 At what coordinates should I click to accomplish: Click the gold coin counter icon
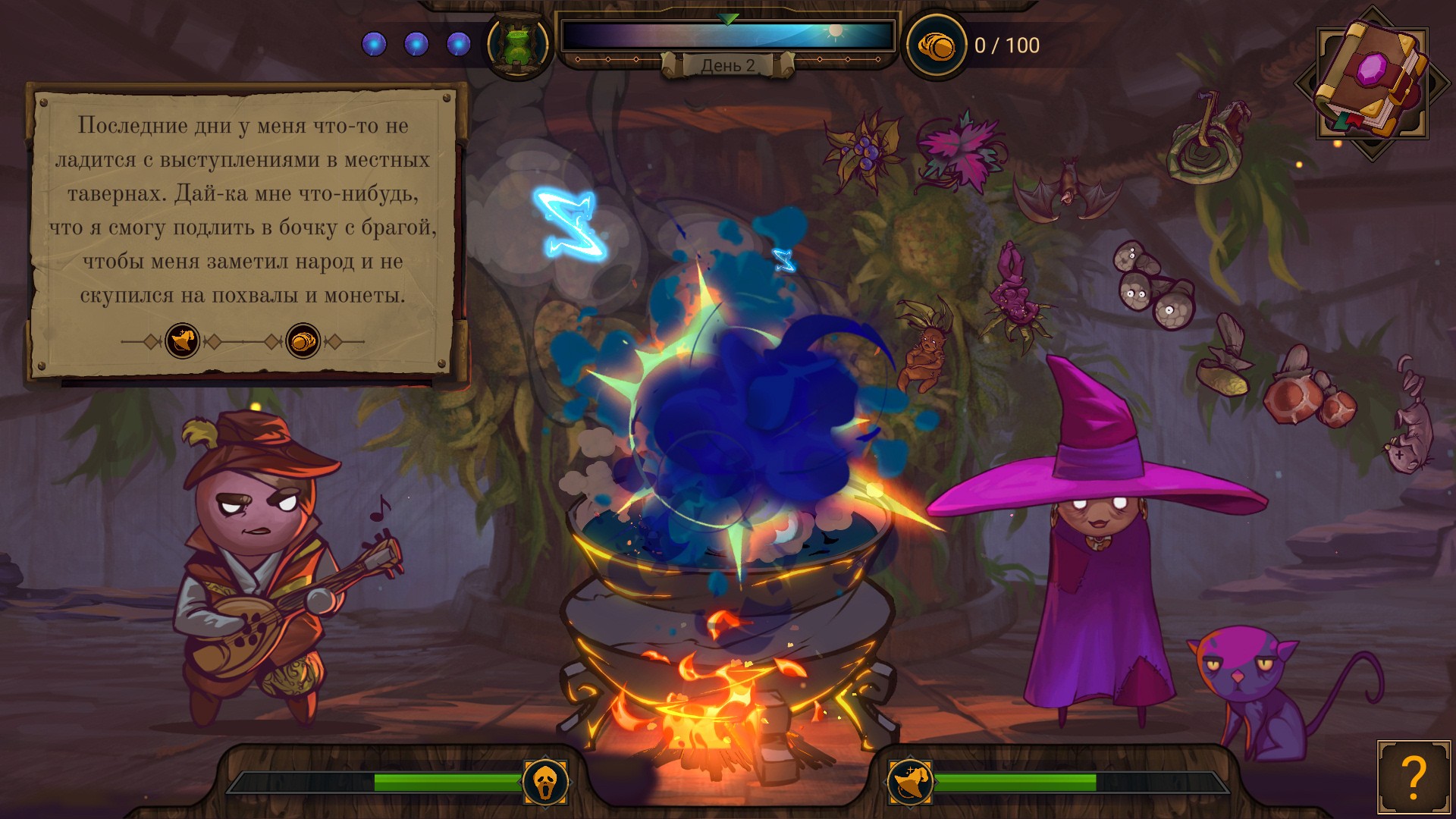936,46
